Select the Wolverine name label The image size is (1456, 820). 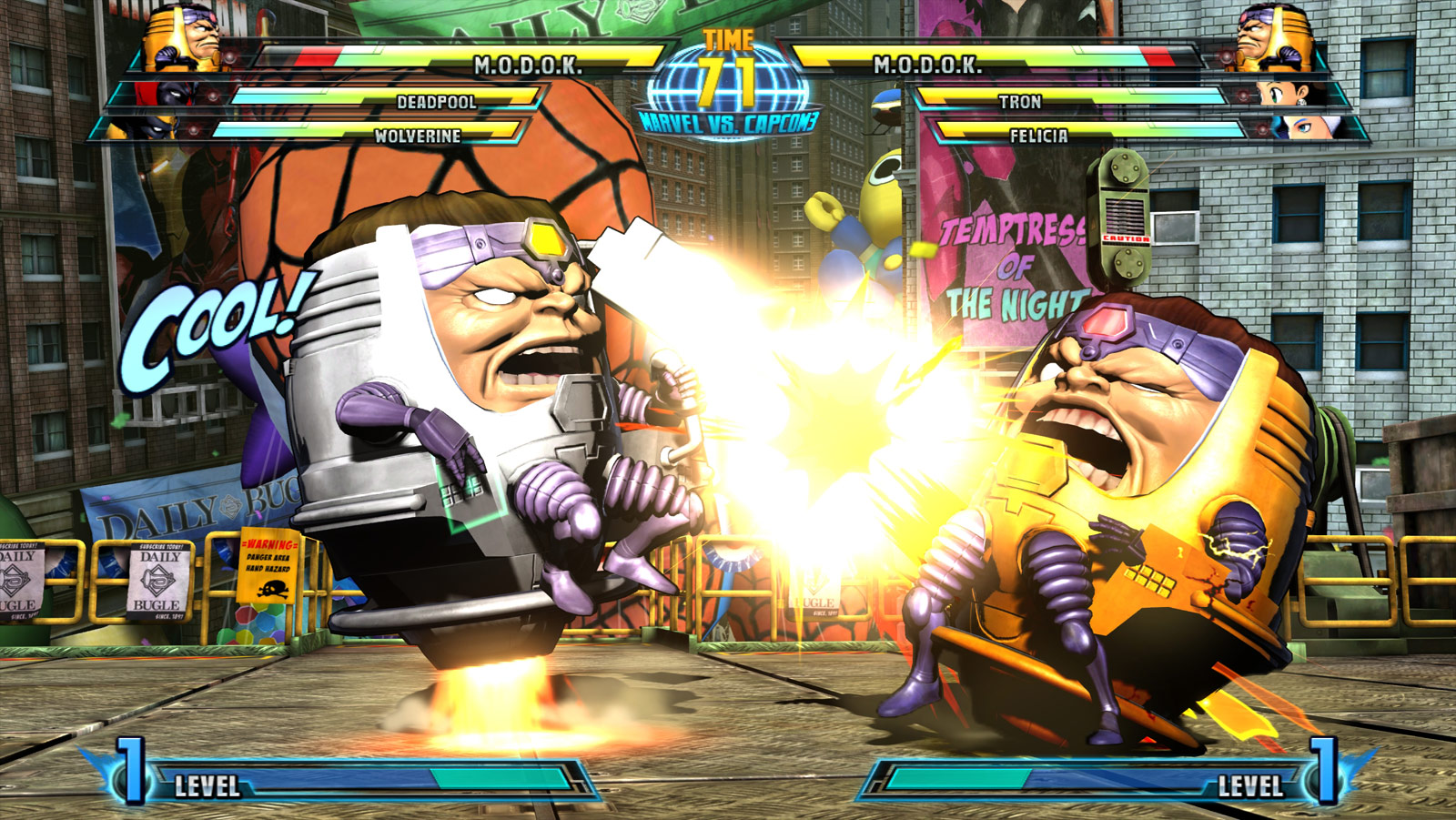pyautogui.click(x=419, y=135)
